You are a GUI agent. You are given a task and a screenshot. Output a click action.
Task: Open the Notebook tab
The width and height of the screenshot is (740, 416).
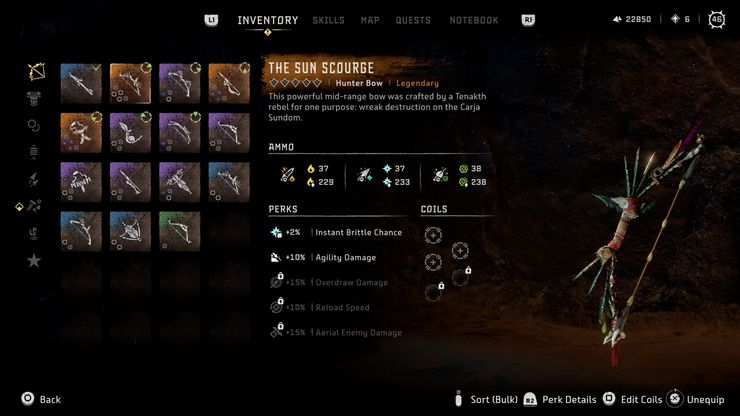[473, 20]
